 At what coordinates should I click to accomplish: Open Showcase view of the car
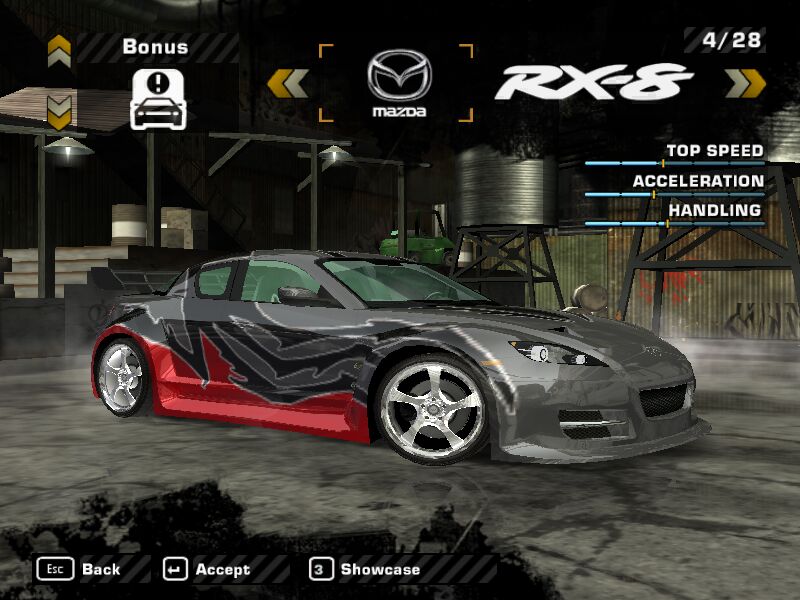(x=366, y=569)
